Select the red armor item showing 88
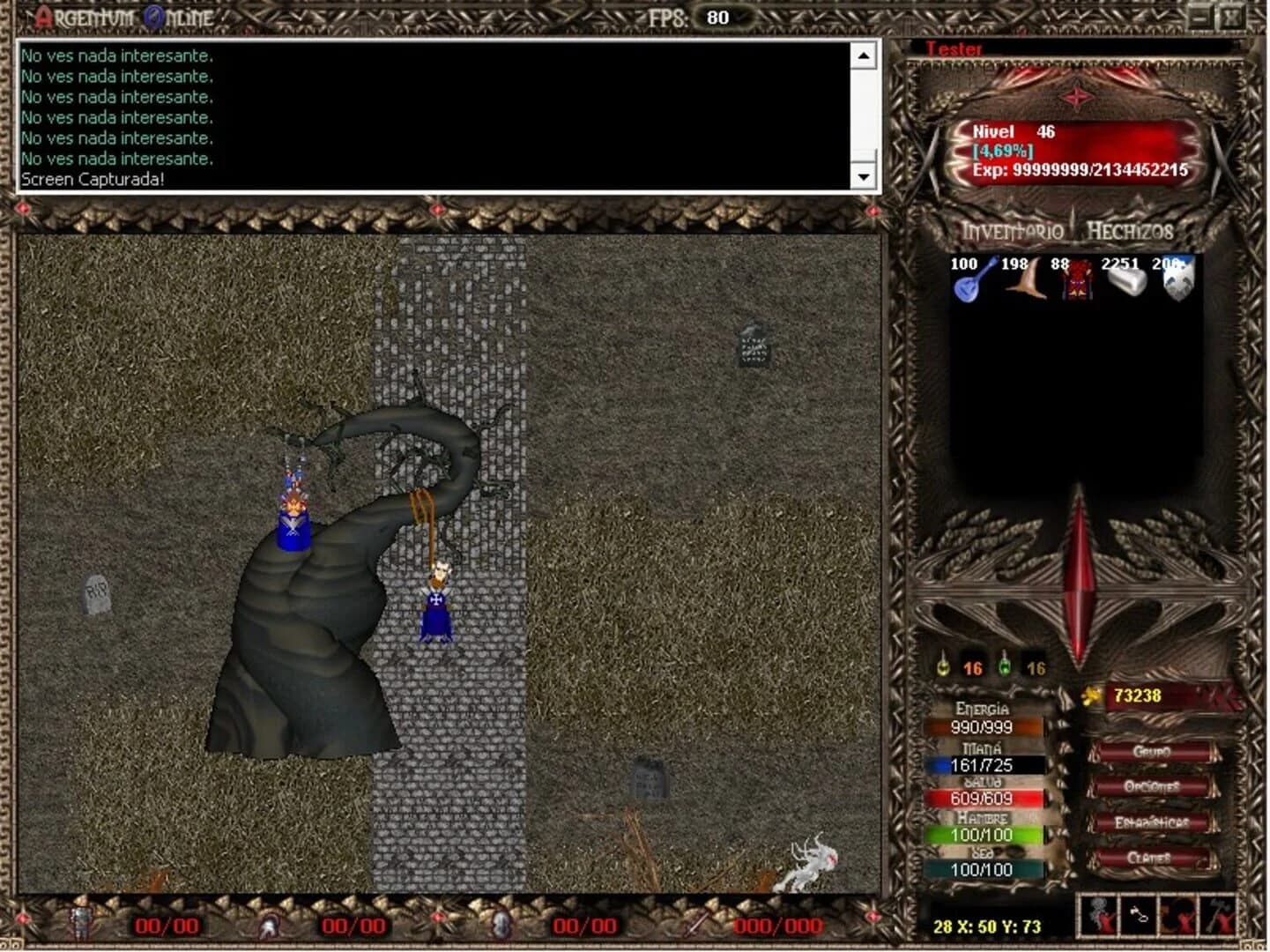Screen dimensions: 1270x952 pyautogui.click(x=1077, y=282)
